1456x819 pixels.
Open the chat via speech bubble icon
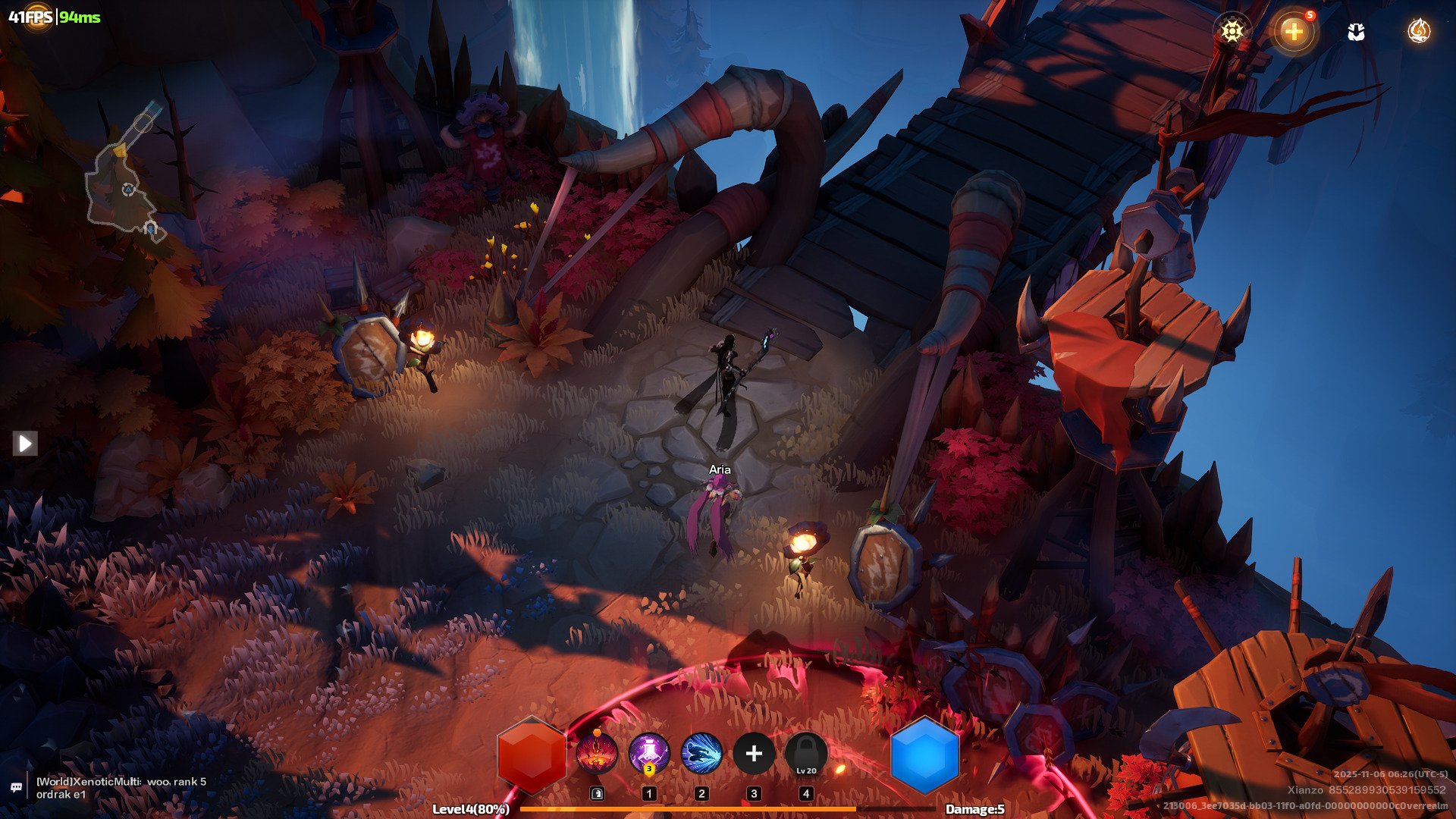(16, 787)
